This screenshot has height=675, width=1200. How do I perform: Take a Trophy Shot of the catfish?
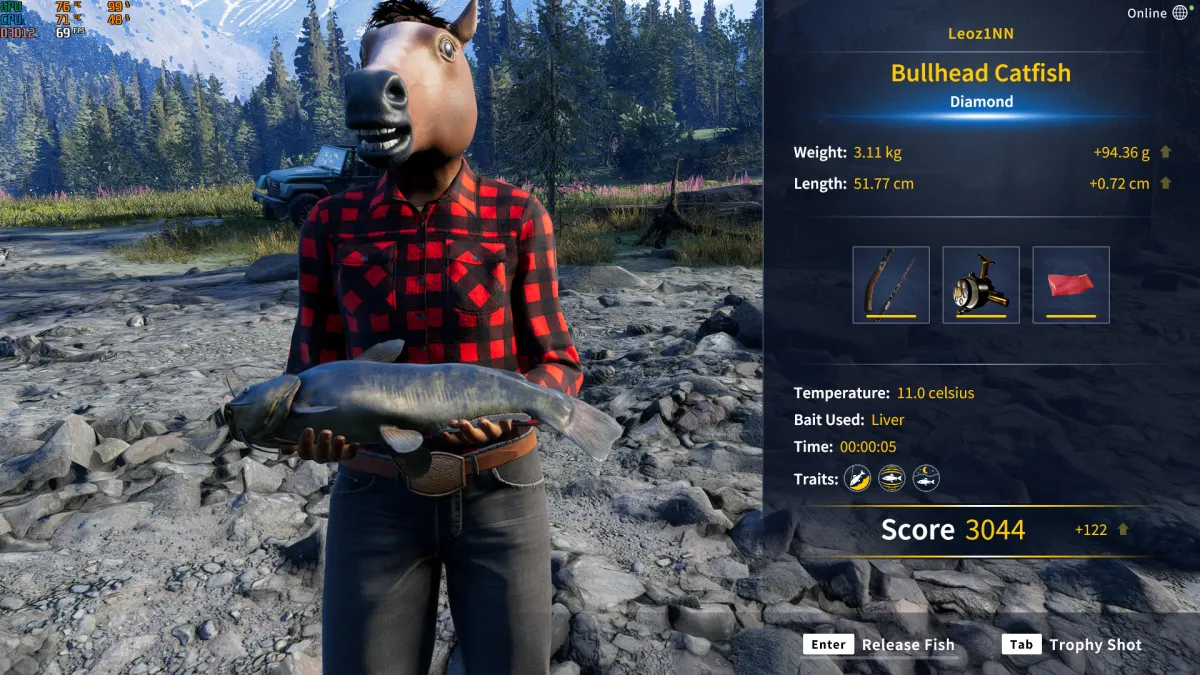coord(1073,645)
